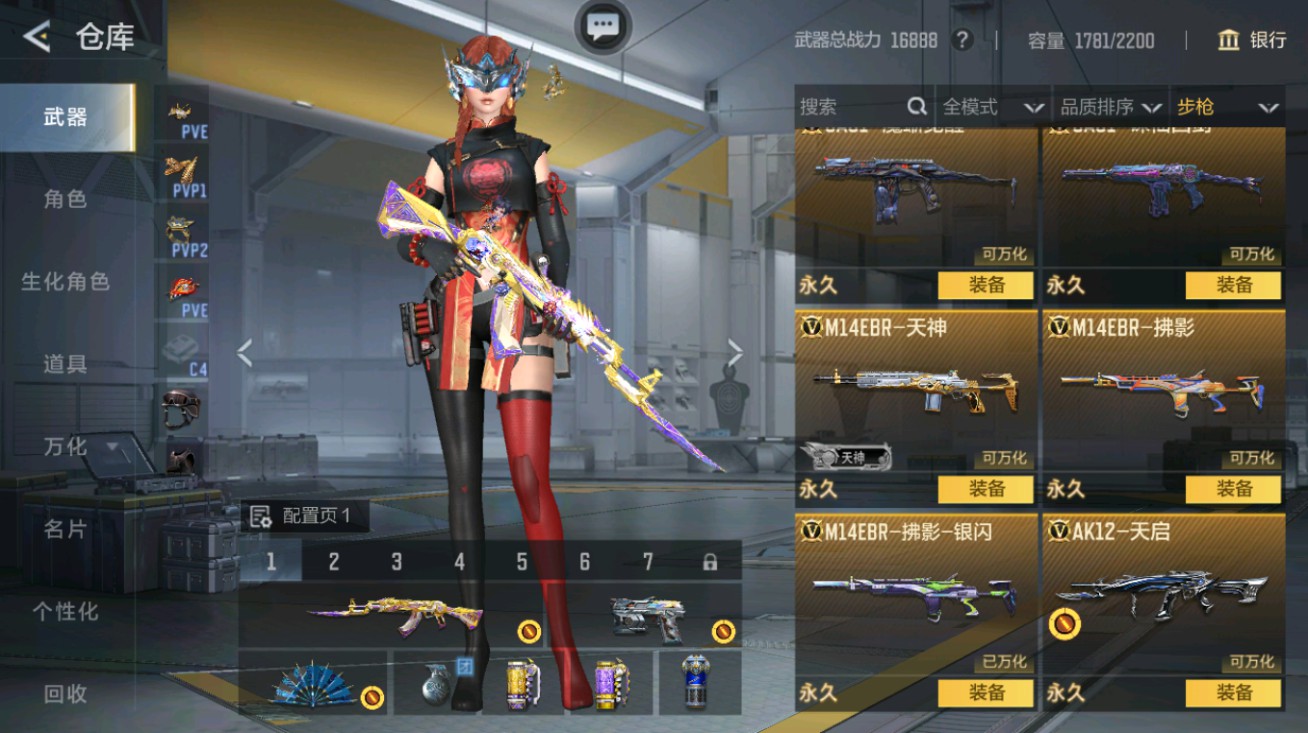The height and width of the screenshot is (733, 1308).
Task: Switch to the 个性化 tab
Action: pyautogui.click(x=66, y=611)
